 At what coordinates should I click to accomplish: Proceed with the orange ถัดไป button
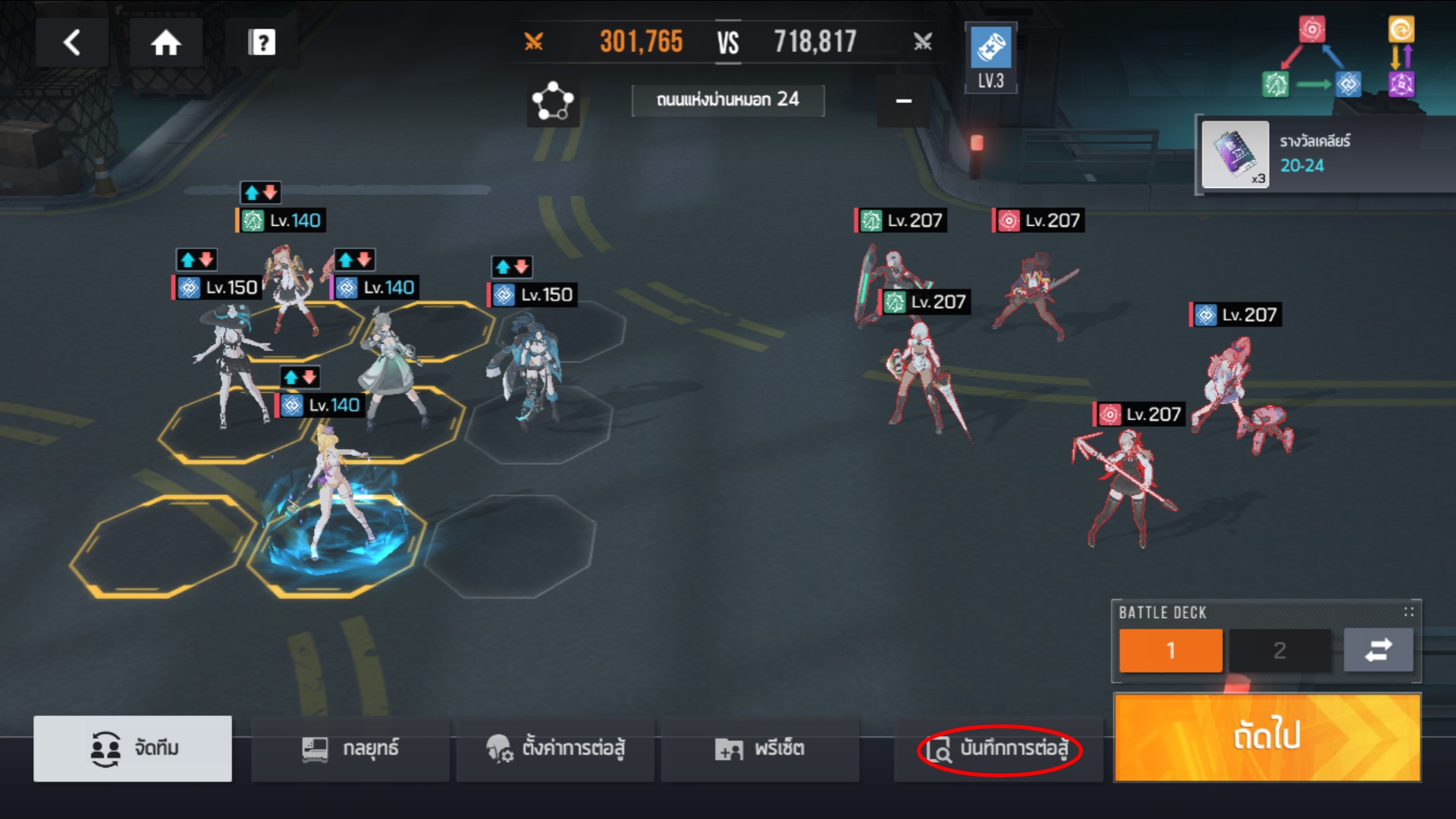[1266, 736]
